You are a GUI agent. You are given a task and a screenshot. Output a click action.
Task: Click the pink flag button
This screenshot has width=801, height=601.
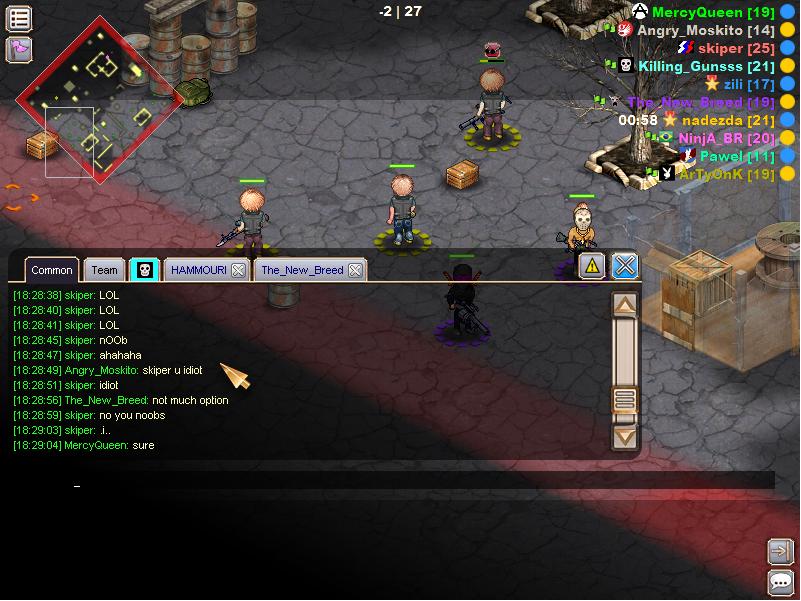coord(19,48)
